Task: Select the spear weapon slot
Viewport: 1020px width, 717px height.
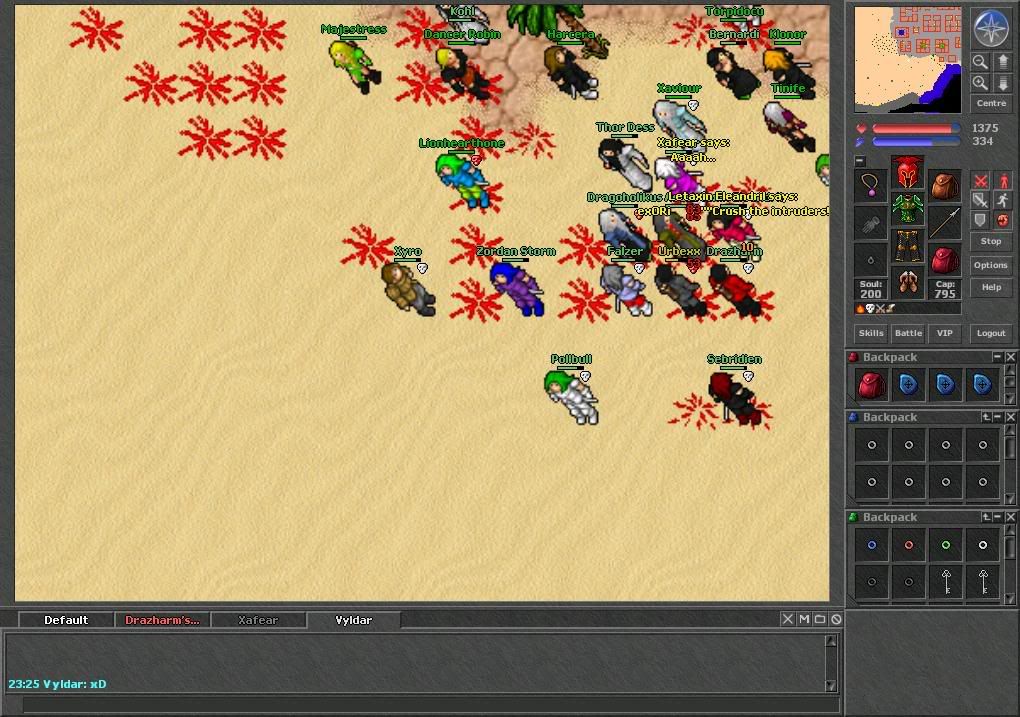Action: click(944, 222)
